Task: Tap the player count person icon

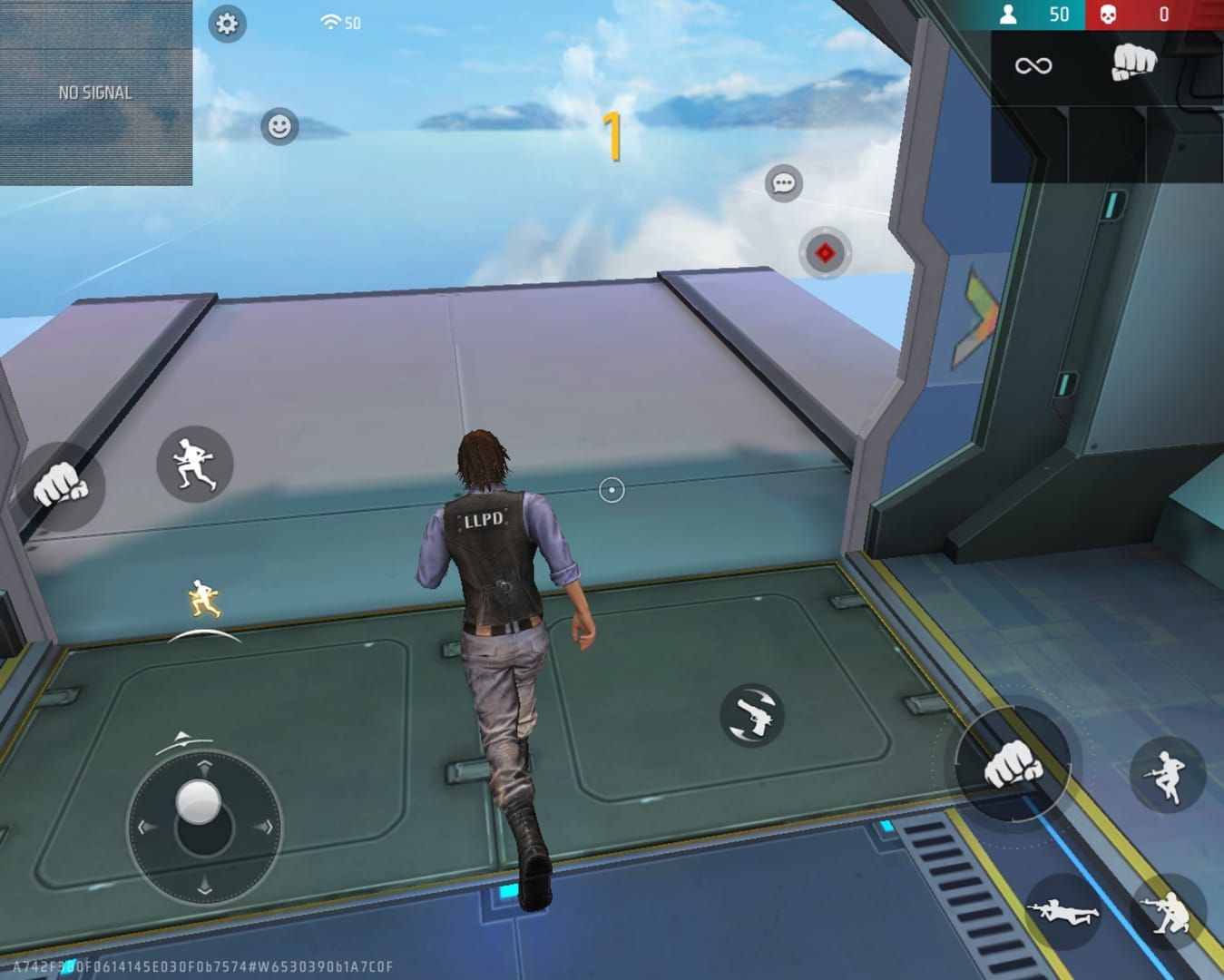Action: tap(1010, 13)
